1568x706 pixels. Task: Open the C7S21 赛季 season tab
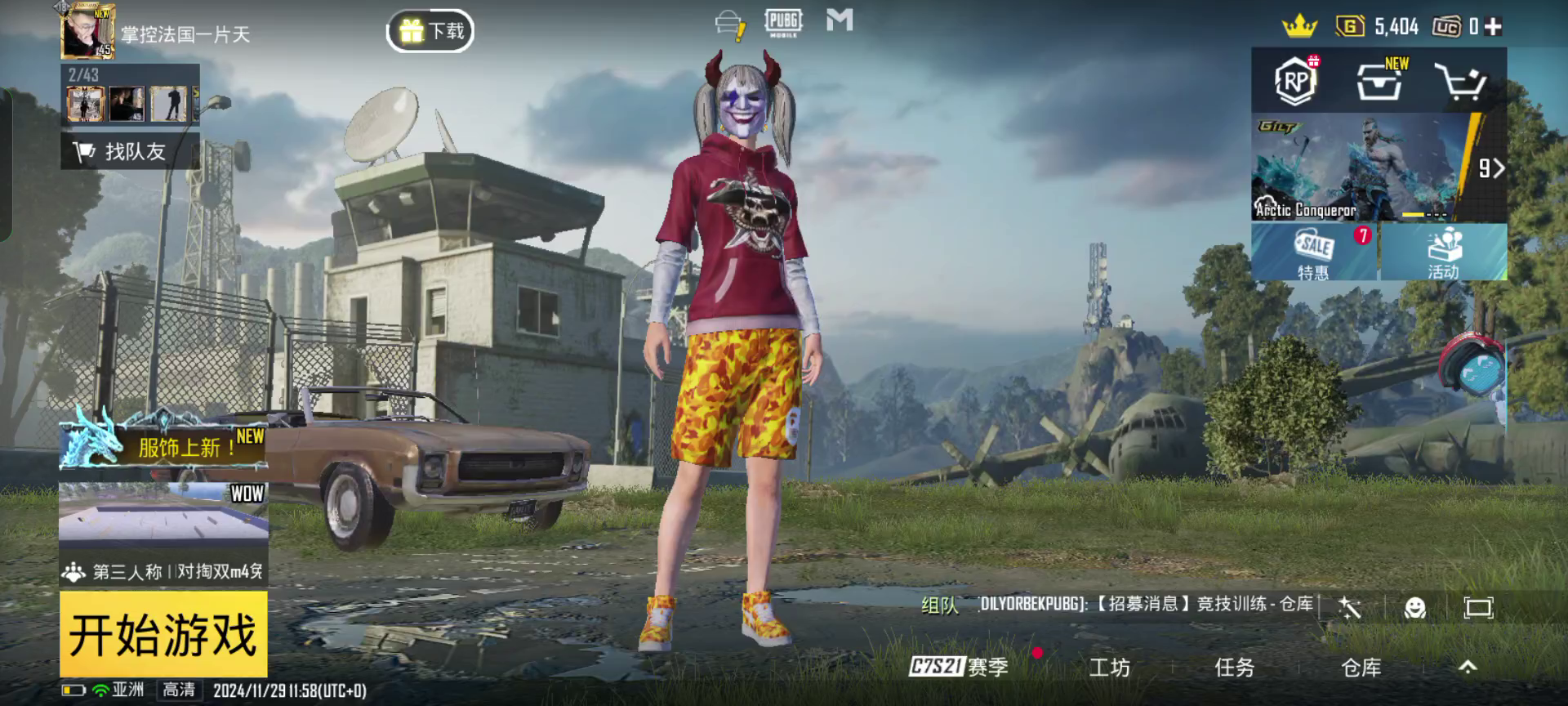tap(960, 667)
